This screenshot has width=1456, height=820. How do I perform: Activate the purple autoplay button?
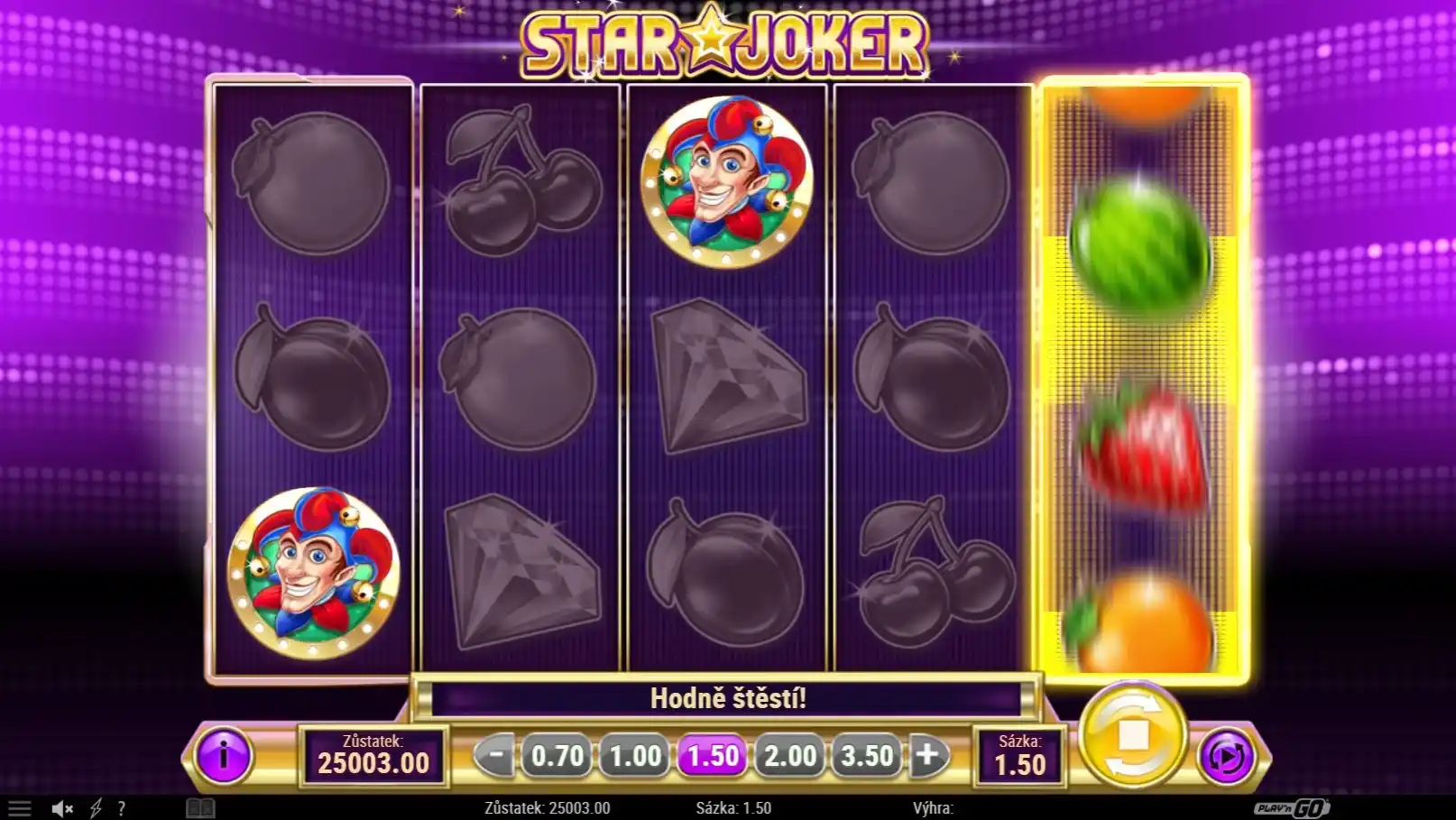(x=1227, y=755)
